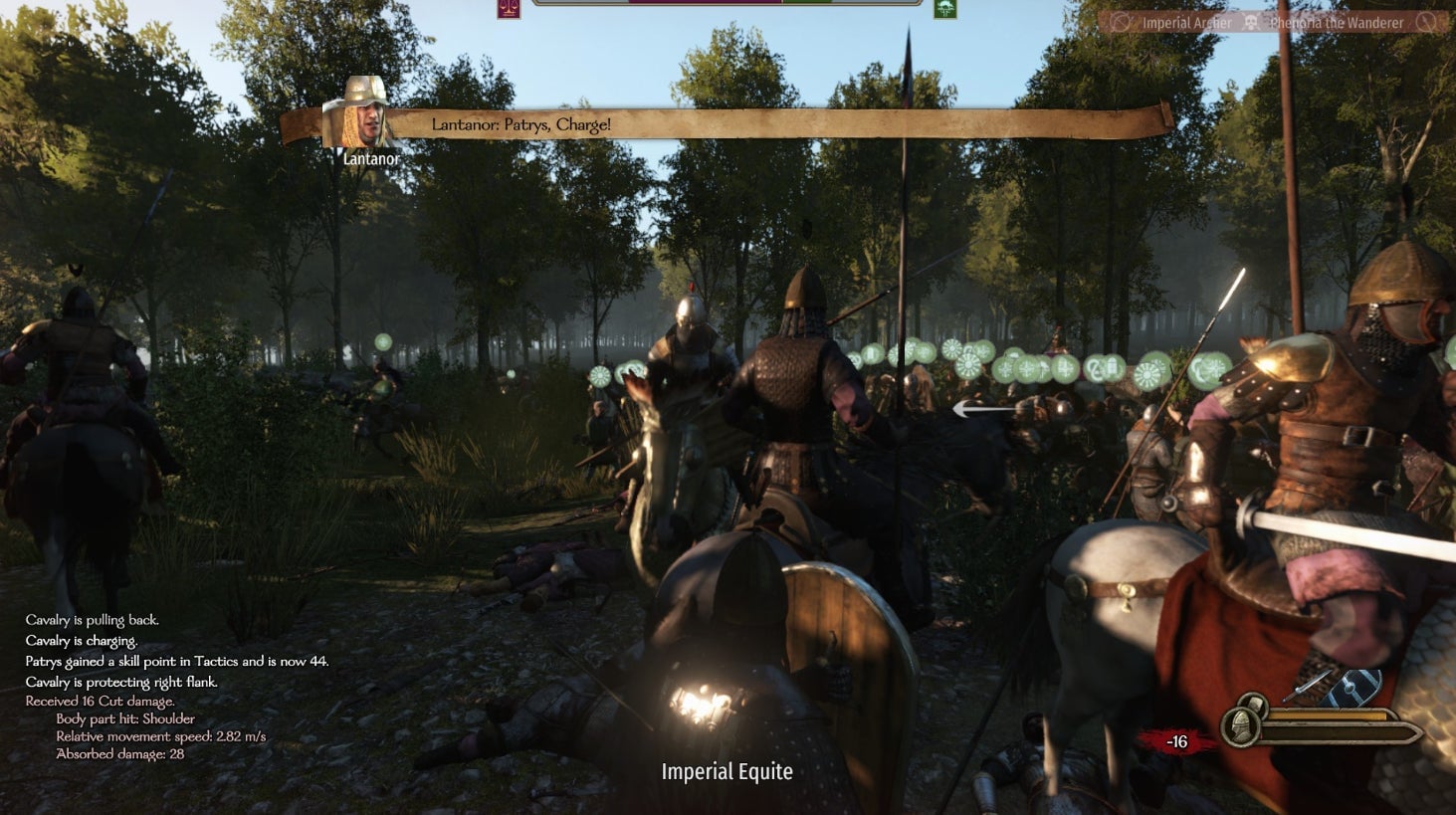Select the battle momentum bar at top
This screenshot has height=815, width=1456.
[x=728, y=4]
